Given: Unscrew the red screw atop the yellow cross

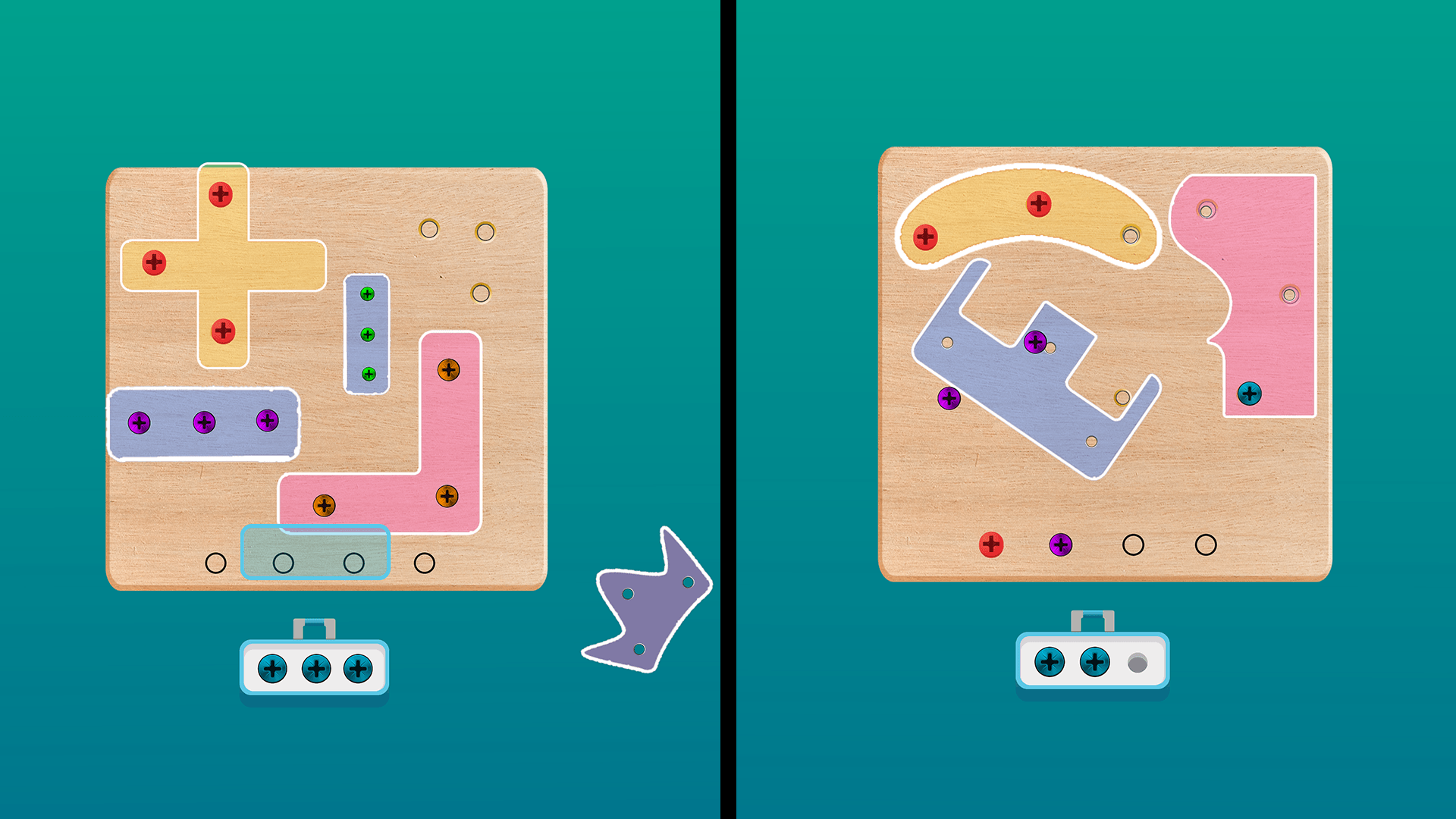Looking at the screenshot, I should [220, 194].
